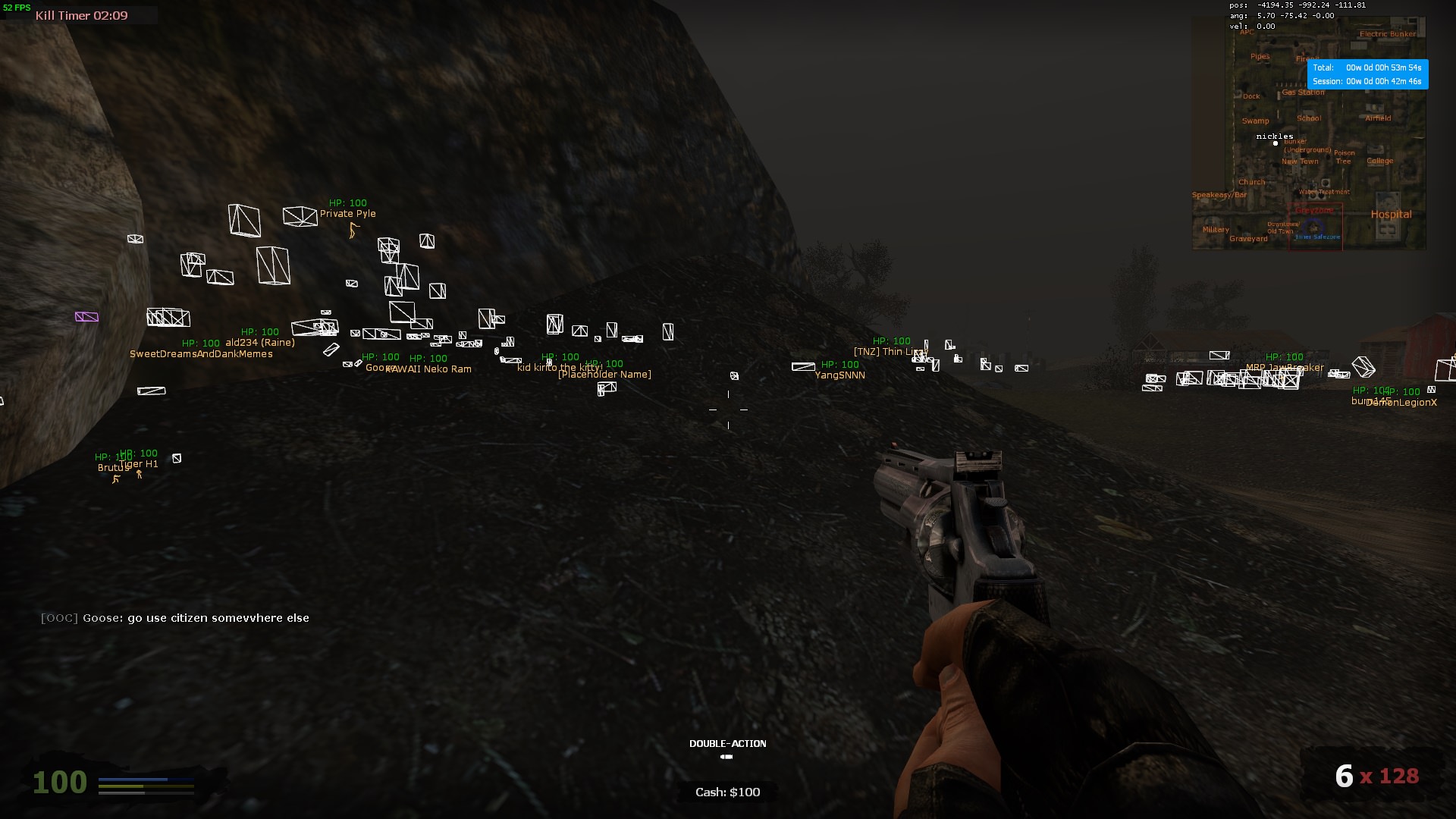This screenshot has width=1456, height=819.
Task: Select the Swamp location on the minimap
Action: [1255, 121]
